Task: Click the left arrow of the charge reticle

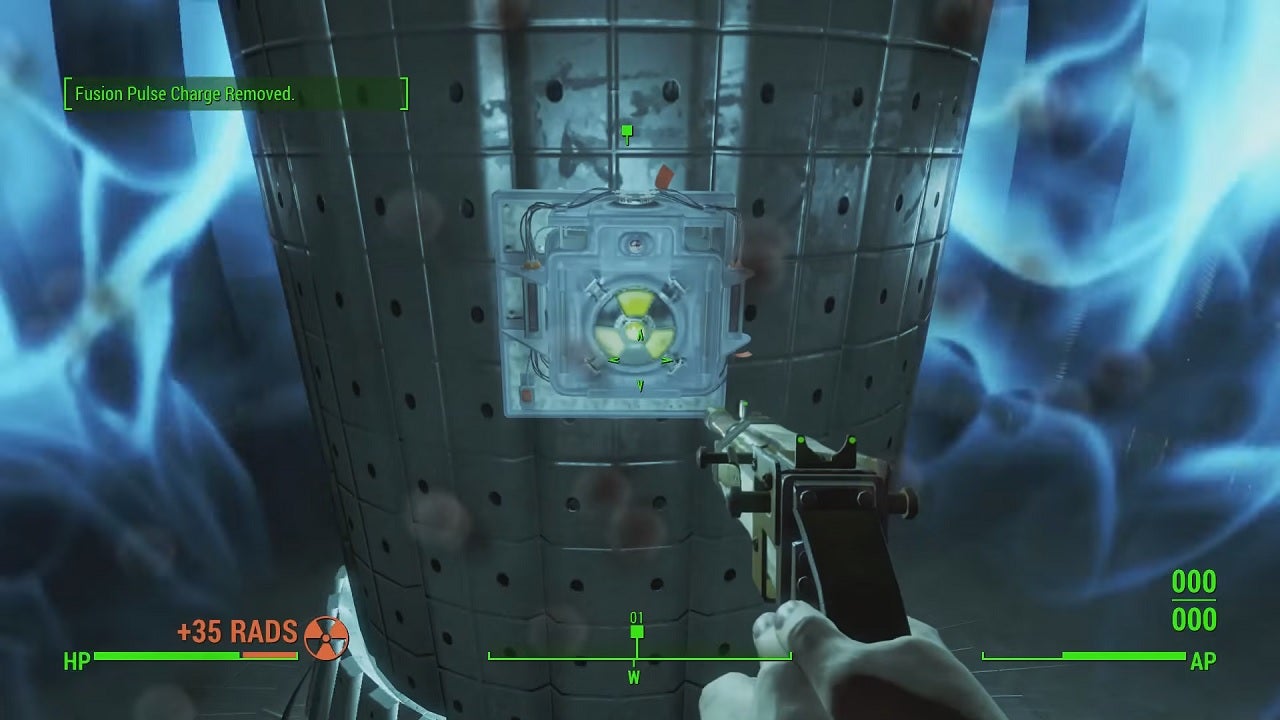Action: (x=613, y=361)
